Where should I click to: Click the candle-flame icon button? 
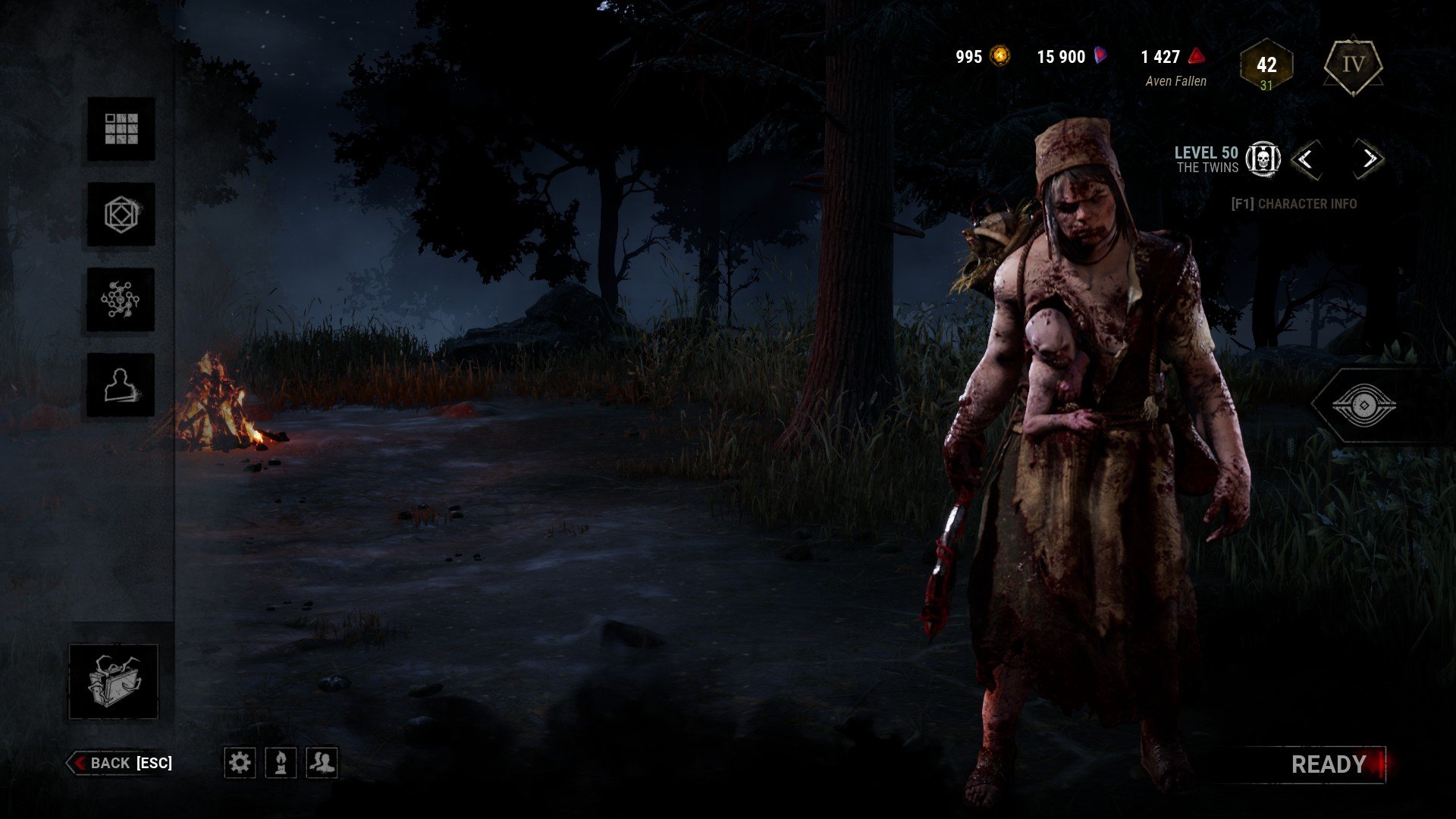(x=281, y=762)
